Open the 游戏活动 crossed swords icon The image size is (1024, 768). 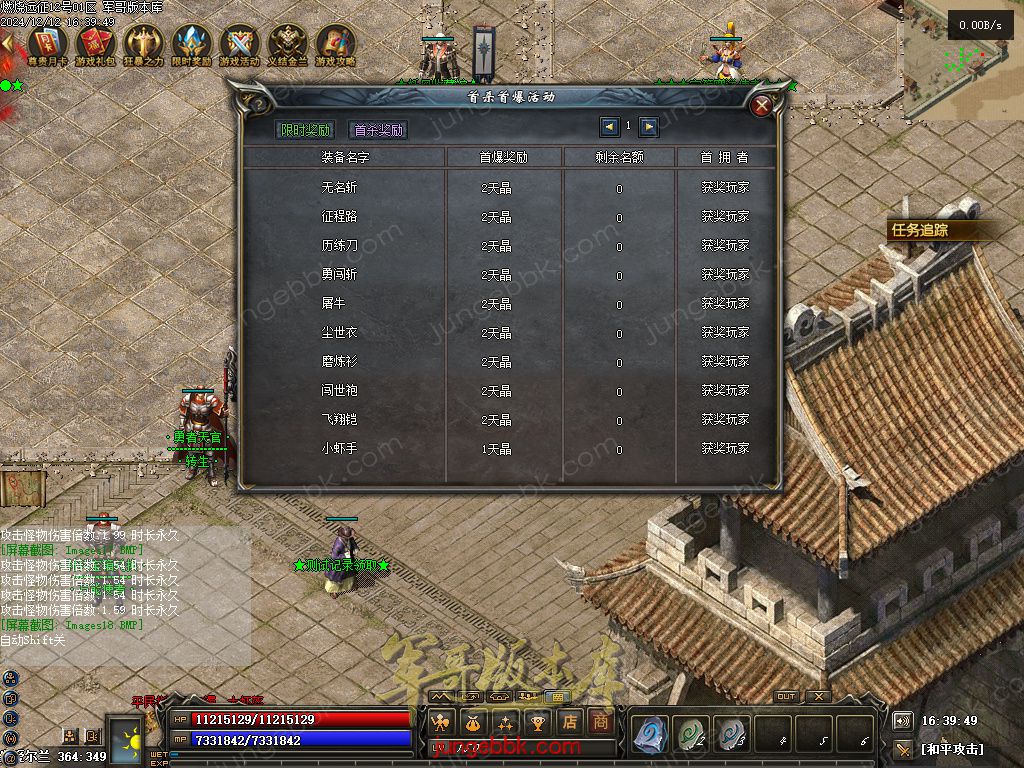pyautogui.click(x=239, y=44)
